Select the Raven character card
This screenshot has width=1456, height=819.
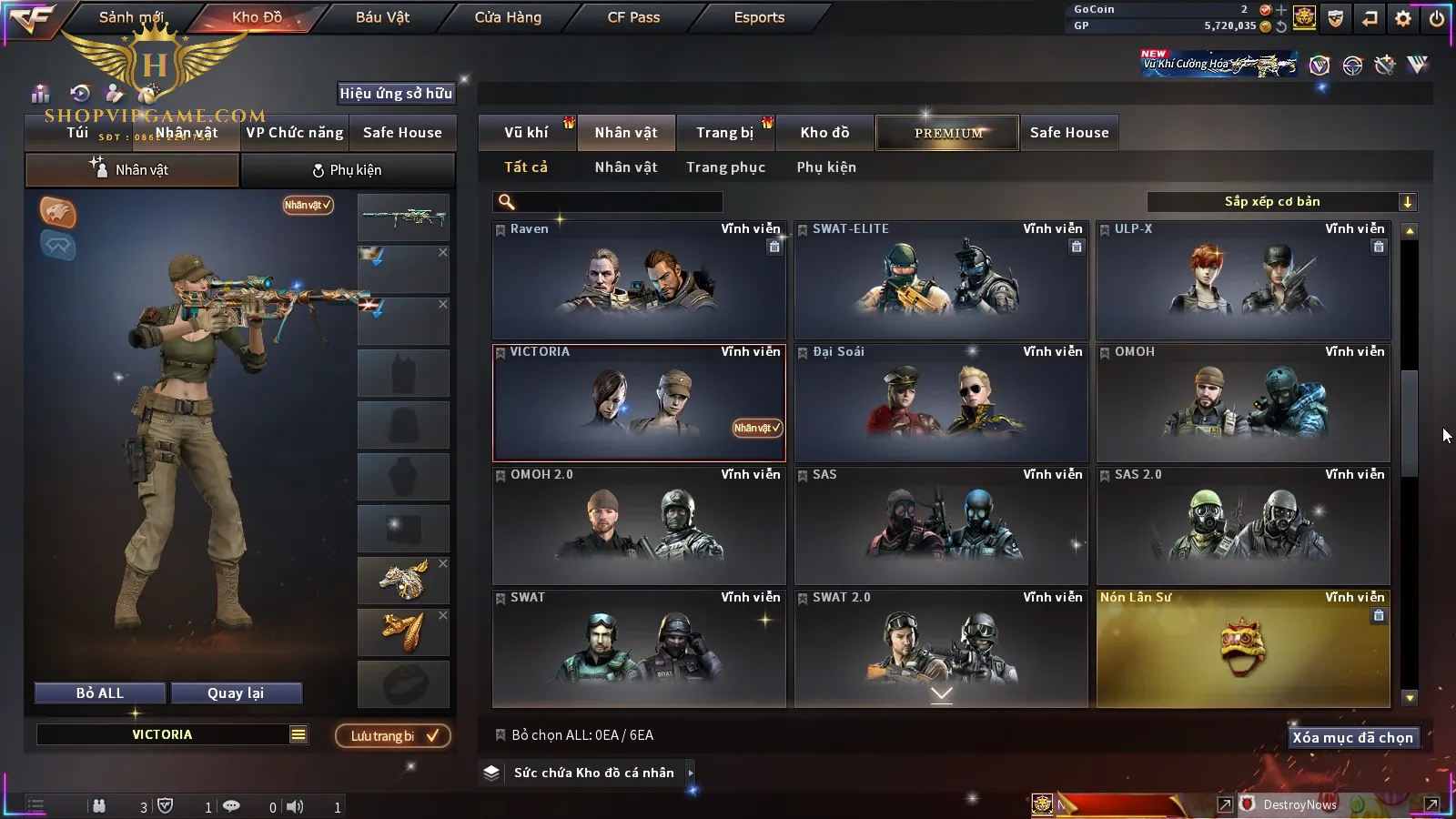pyautogui.click(x=639, y=280)
